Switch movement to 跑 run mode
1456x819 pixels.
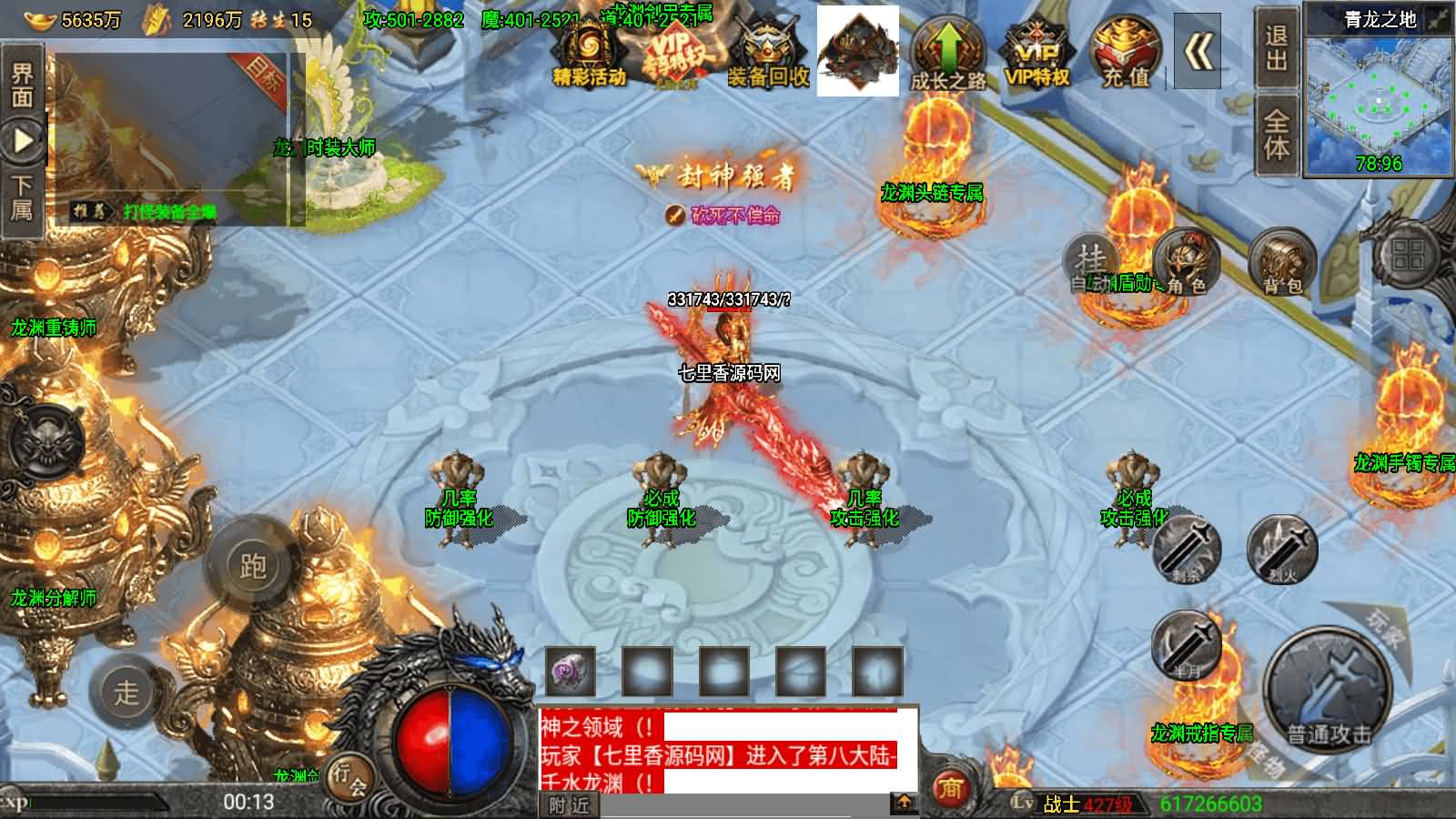tap(253, 566)
